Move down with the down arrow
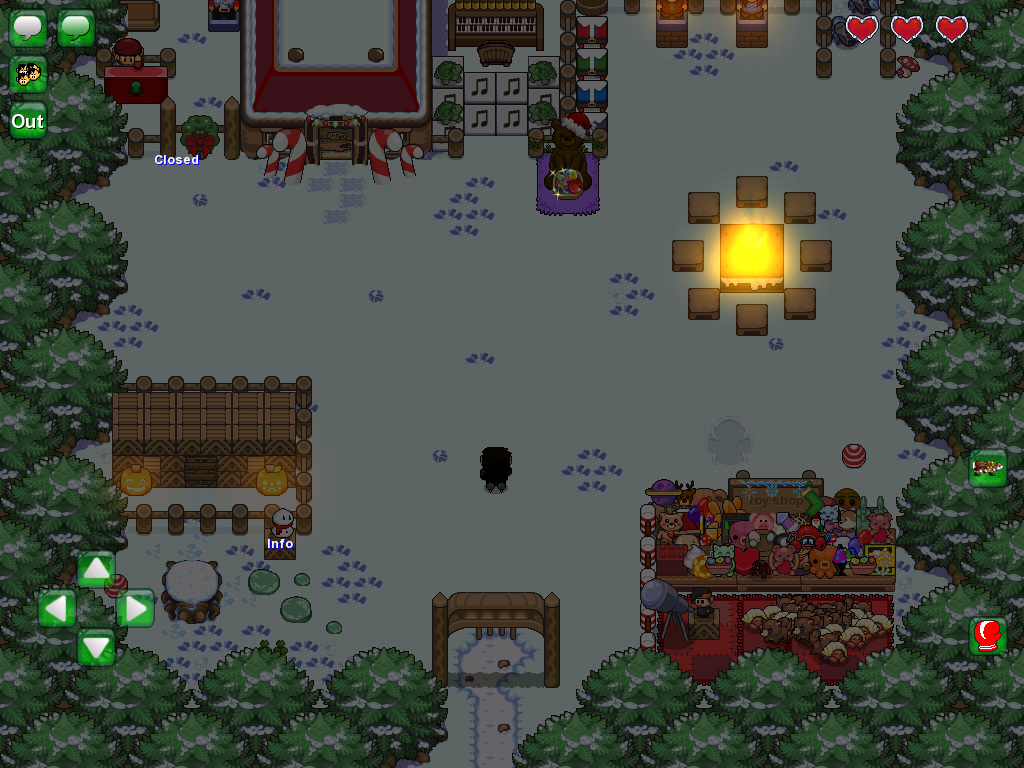The width and height of the screenshot is (1024, 768). (x=96, y=647)
